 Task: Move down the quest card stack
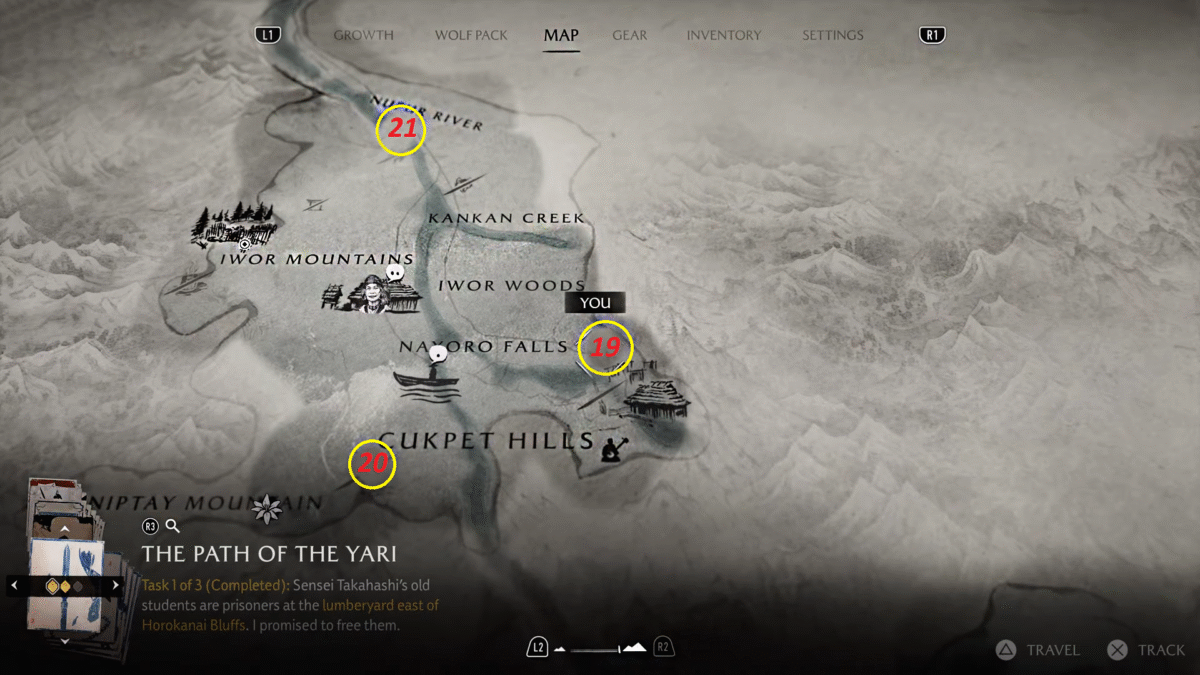65,641
